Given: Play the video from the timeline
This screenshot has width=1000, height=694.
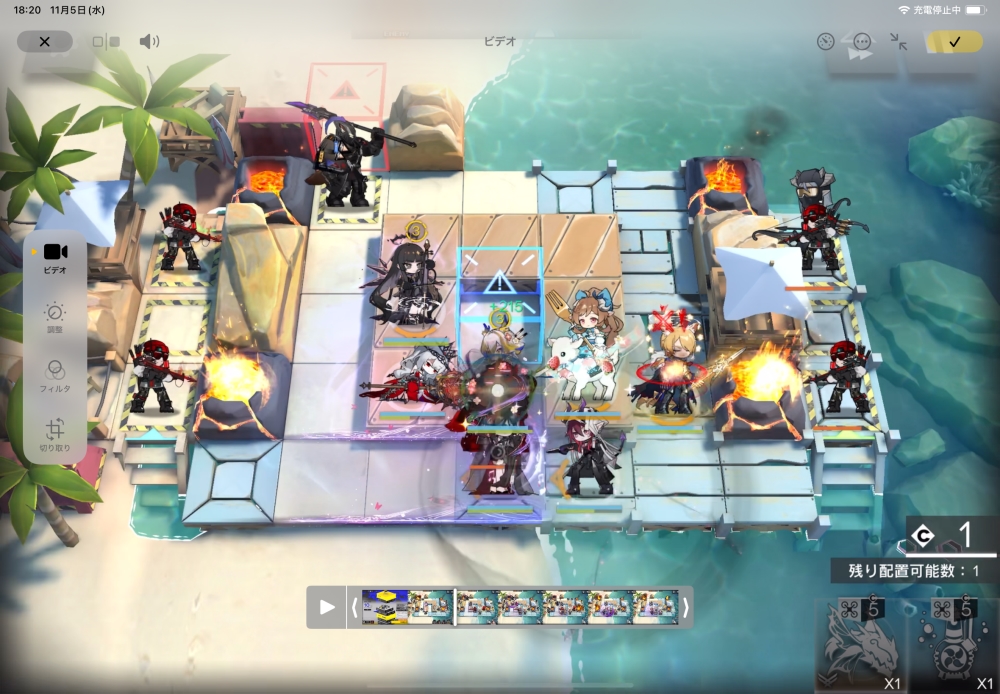Looking at the screenshot, I should coord(327,607).
